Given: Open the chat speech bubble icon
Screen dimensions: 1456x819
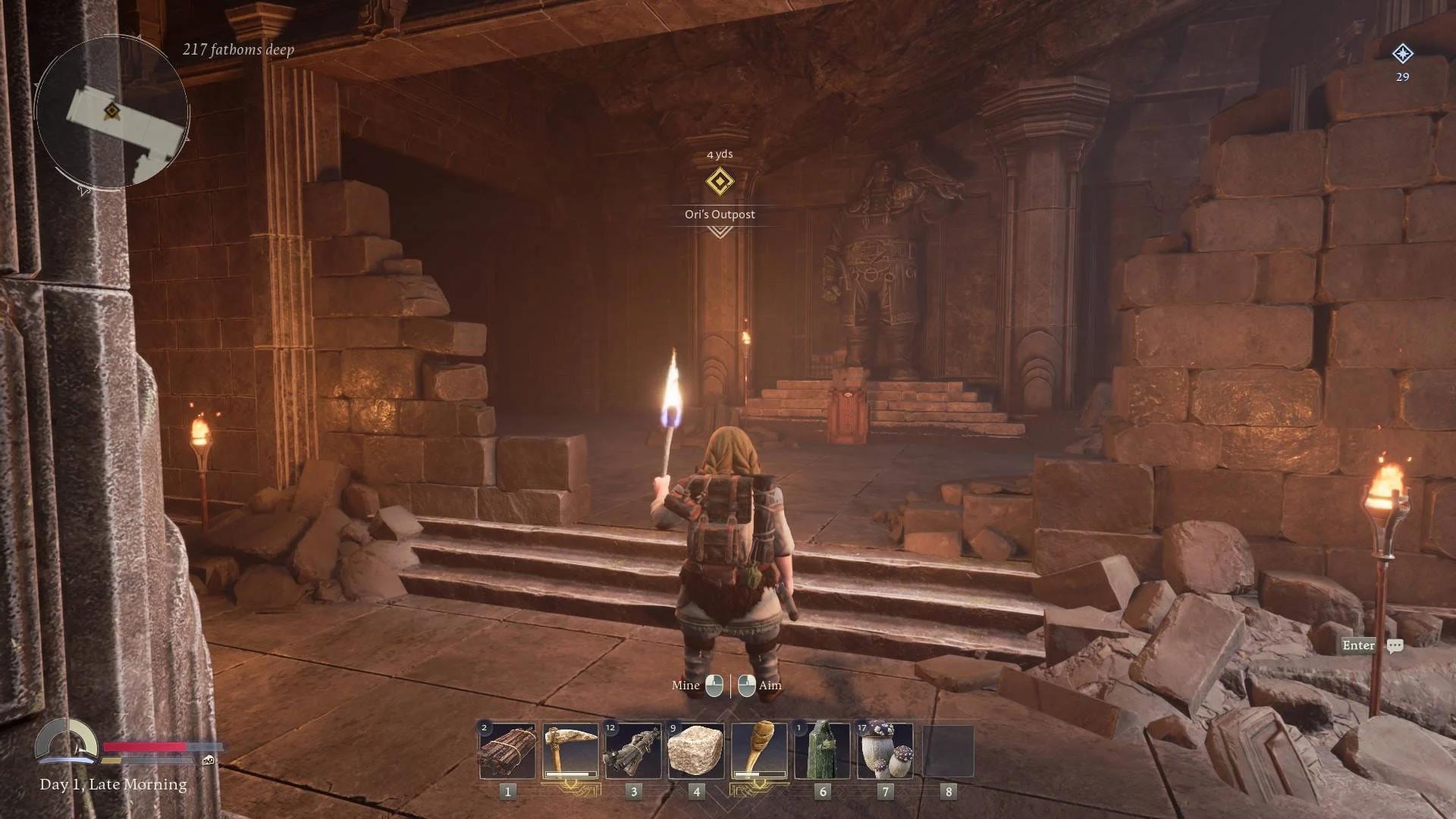Looking at the screenshot, I should (1395, 646).
